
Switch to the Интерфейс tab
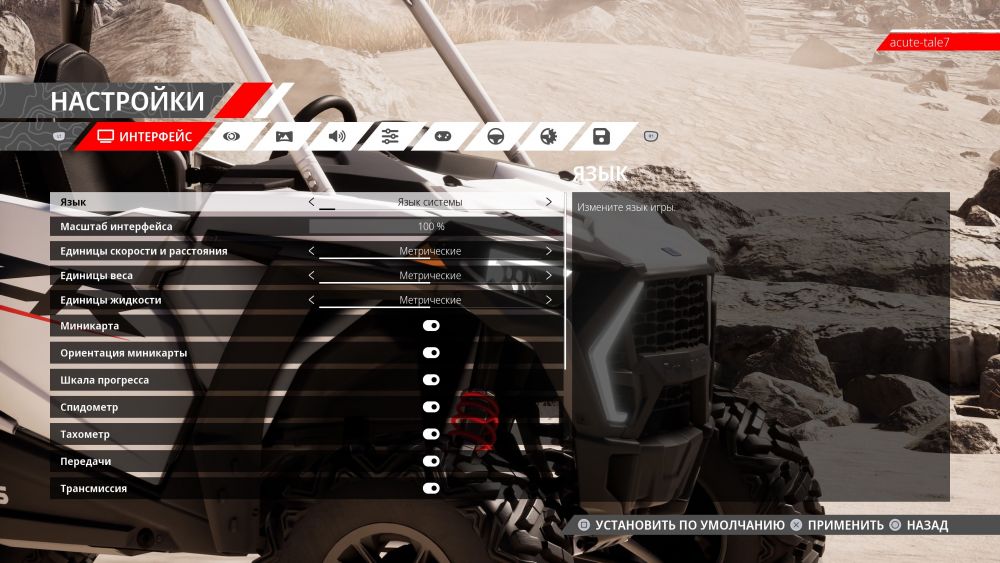pos(145,136)
